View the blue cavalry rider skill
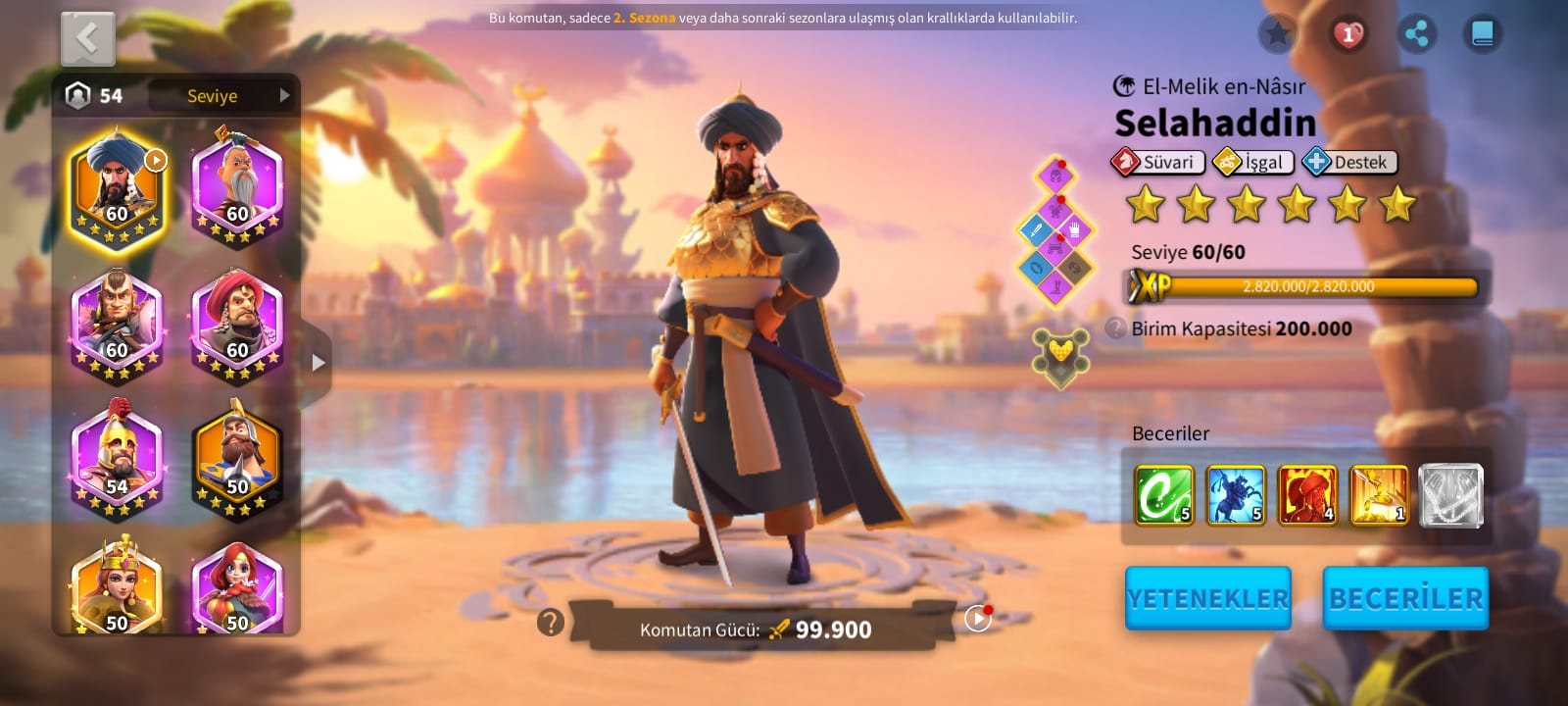Screen dimensions: 1568x706 tap(1236, 495)
